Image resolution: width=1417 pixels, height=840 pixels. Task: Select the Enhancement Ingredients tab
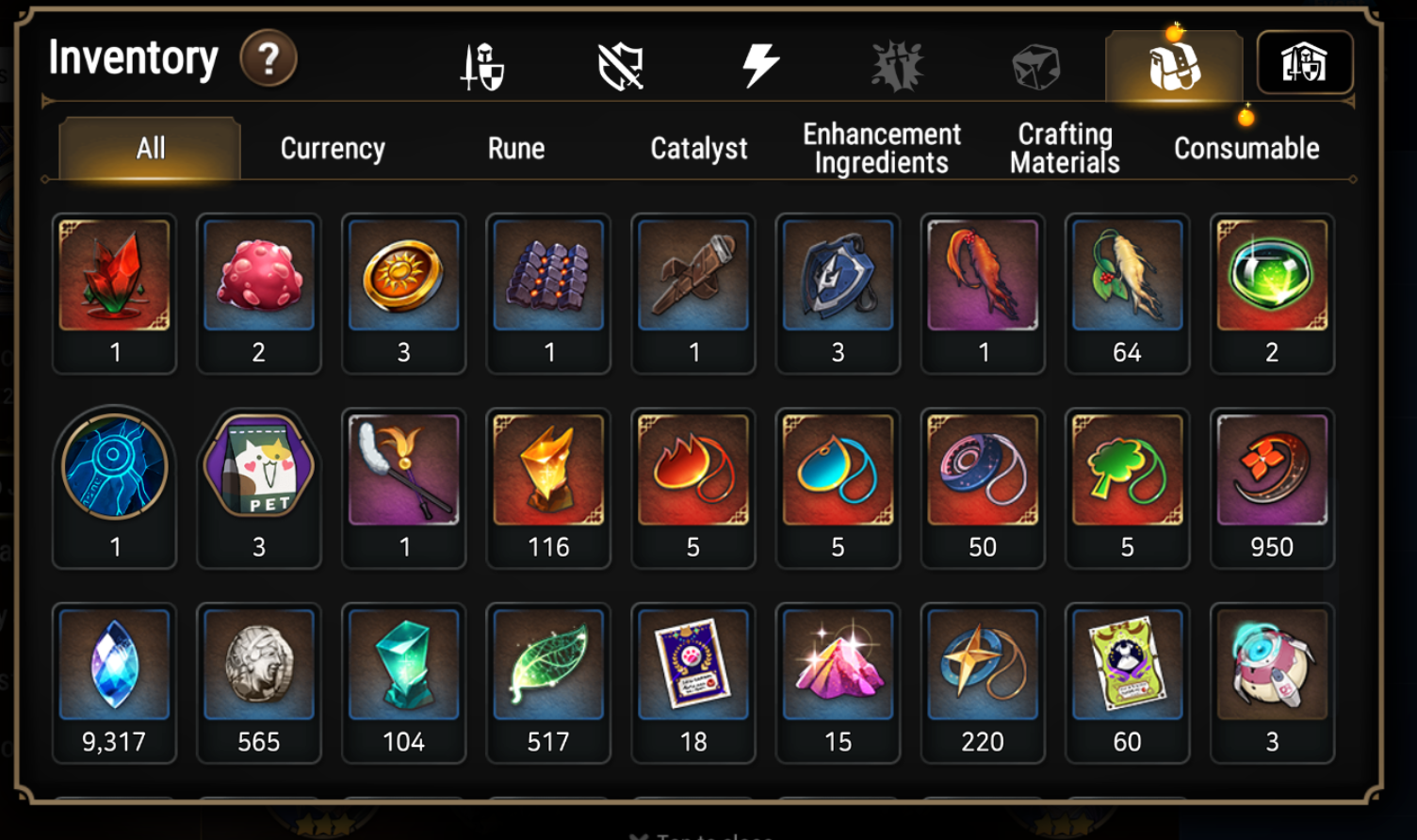point(880,148)
